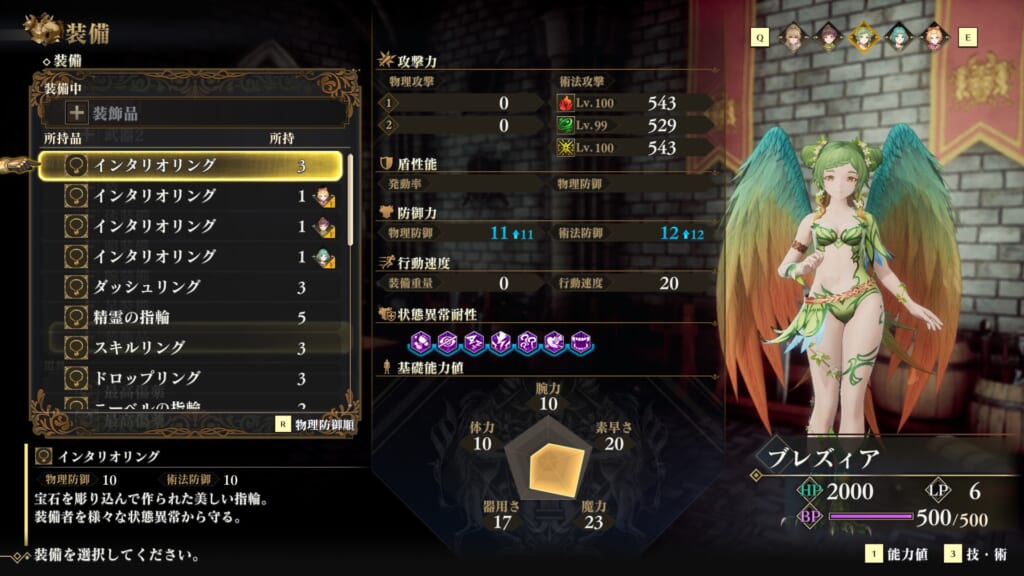The width and height of the screenshot is (1024, 576).
Task: Click the equipment list scrollbar
Action: (x=350, y=200)
